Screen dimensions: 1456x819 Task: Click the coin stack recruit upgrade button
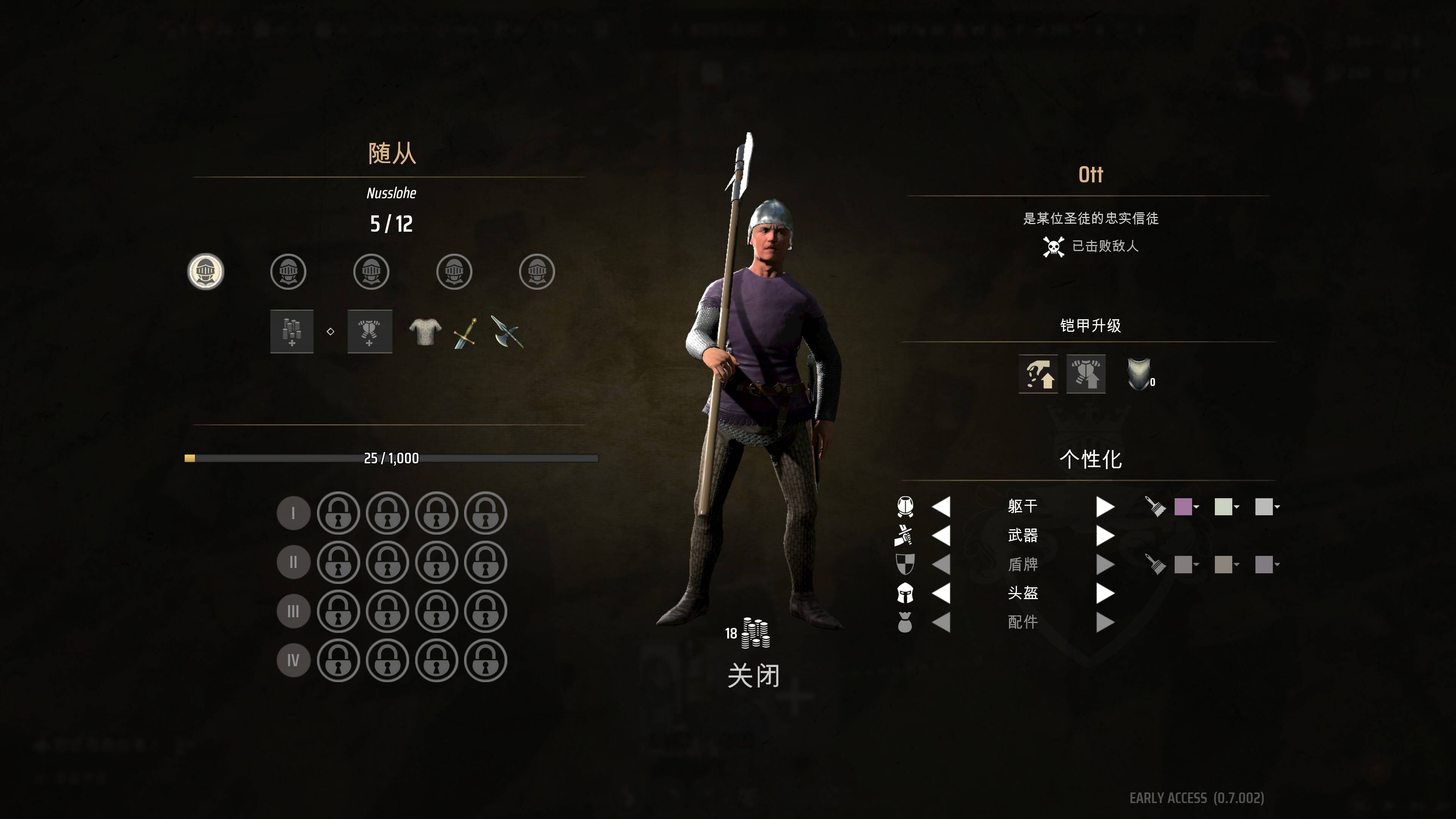[x=292, y=332]
